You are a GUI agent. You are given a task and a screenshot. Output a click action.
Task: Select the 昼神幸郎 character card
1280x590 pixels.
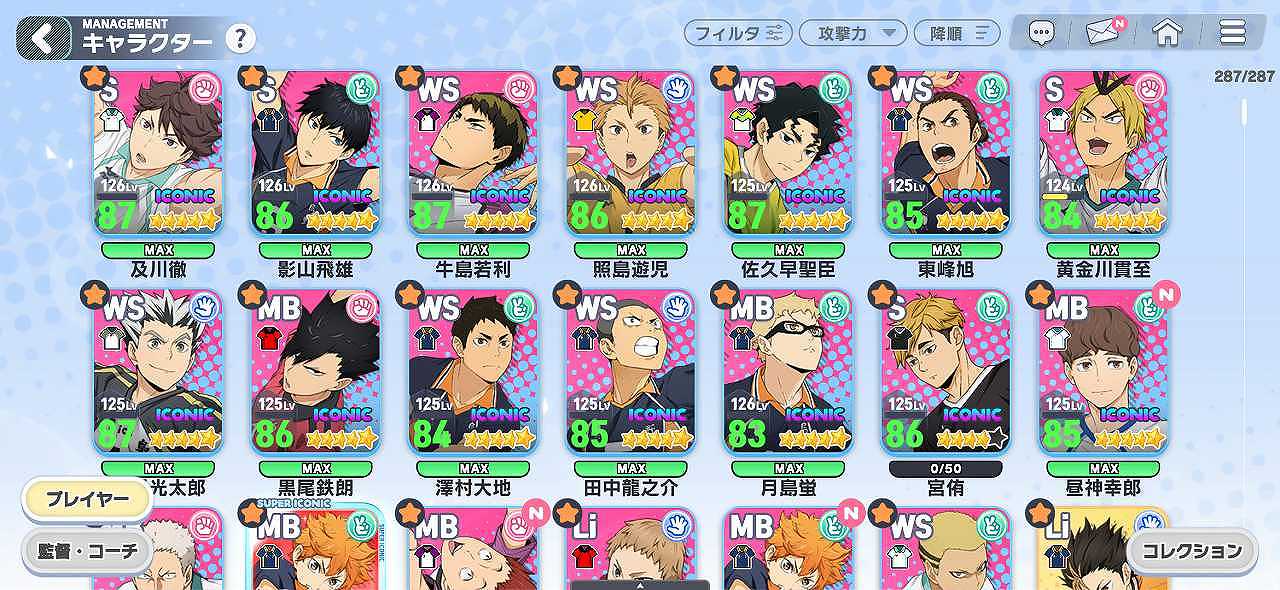point(1104,371)
